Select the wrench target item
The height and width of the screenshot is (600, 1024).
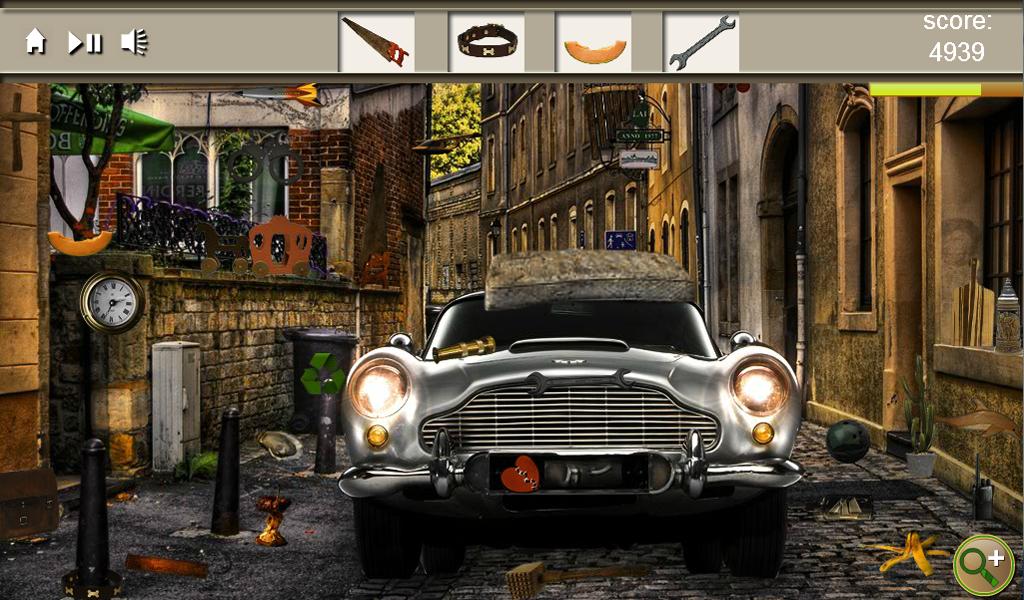[701, 42]
